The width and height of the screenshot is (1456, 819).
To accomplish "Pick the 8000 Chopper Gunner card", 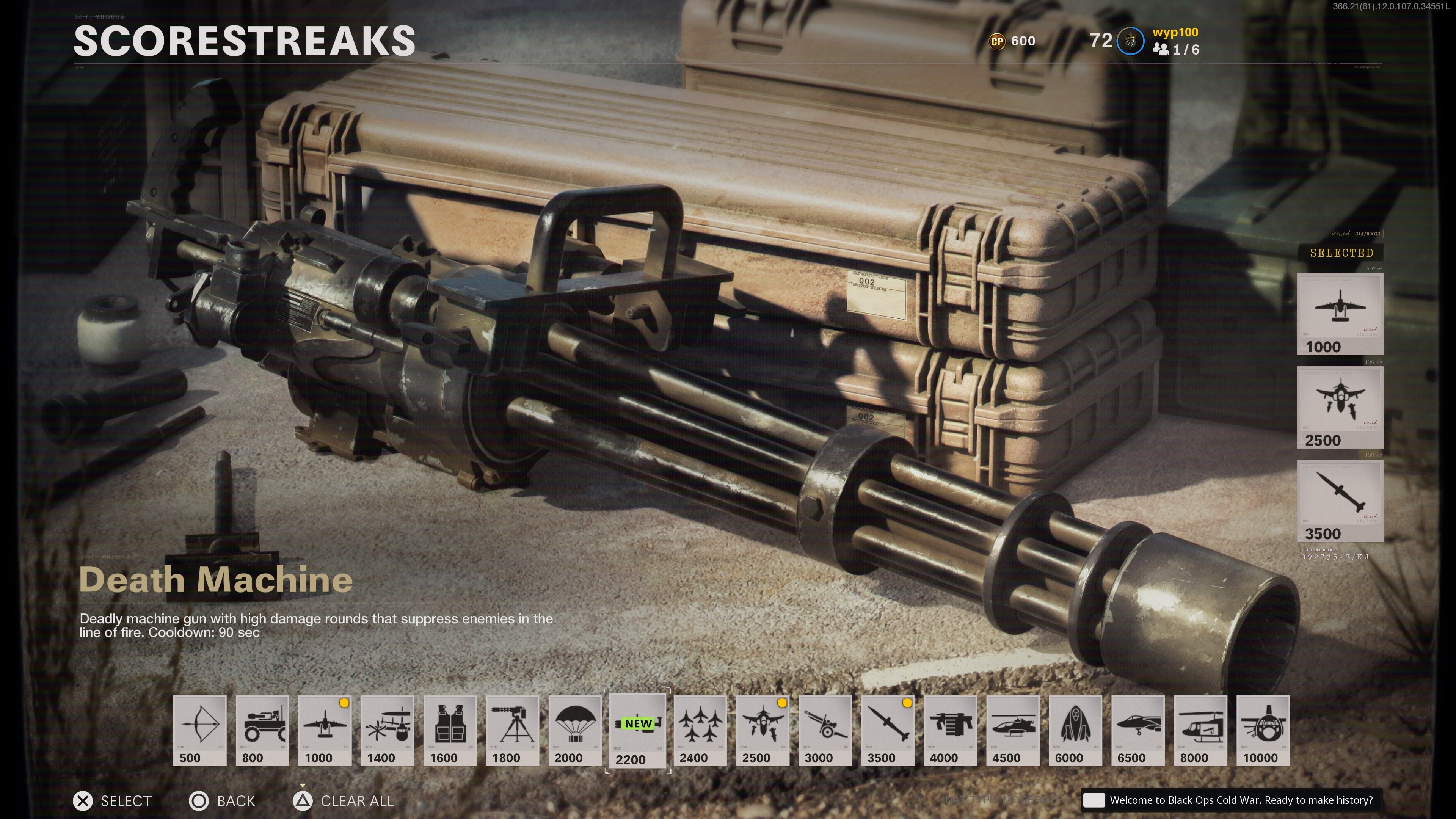I will pos(1200,730).
